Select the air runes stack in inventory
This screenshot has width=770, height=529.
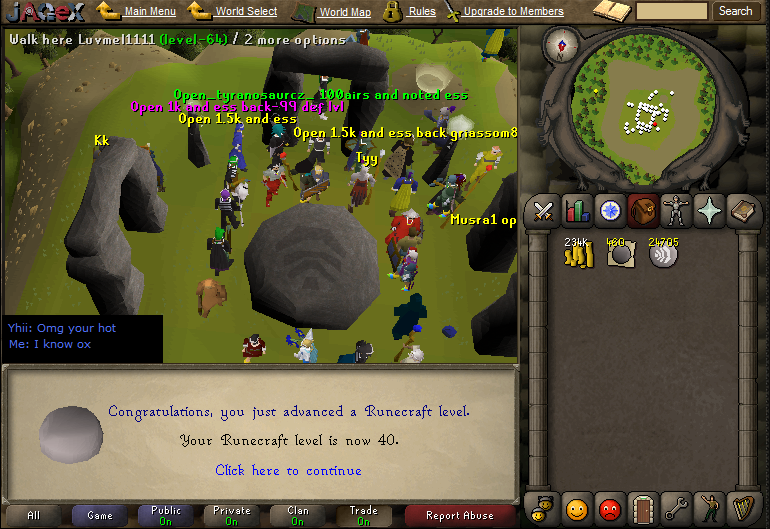[x=662, y=253]
